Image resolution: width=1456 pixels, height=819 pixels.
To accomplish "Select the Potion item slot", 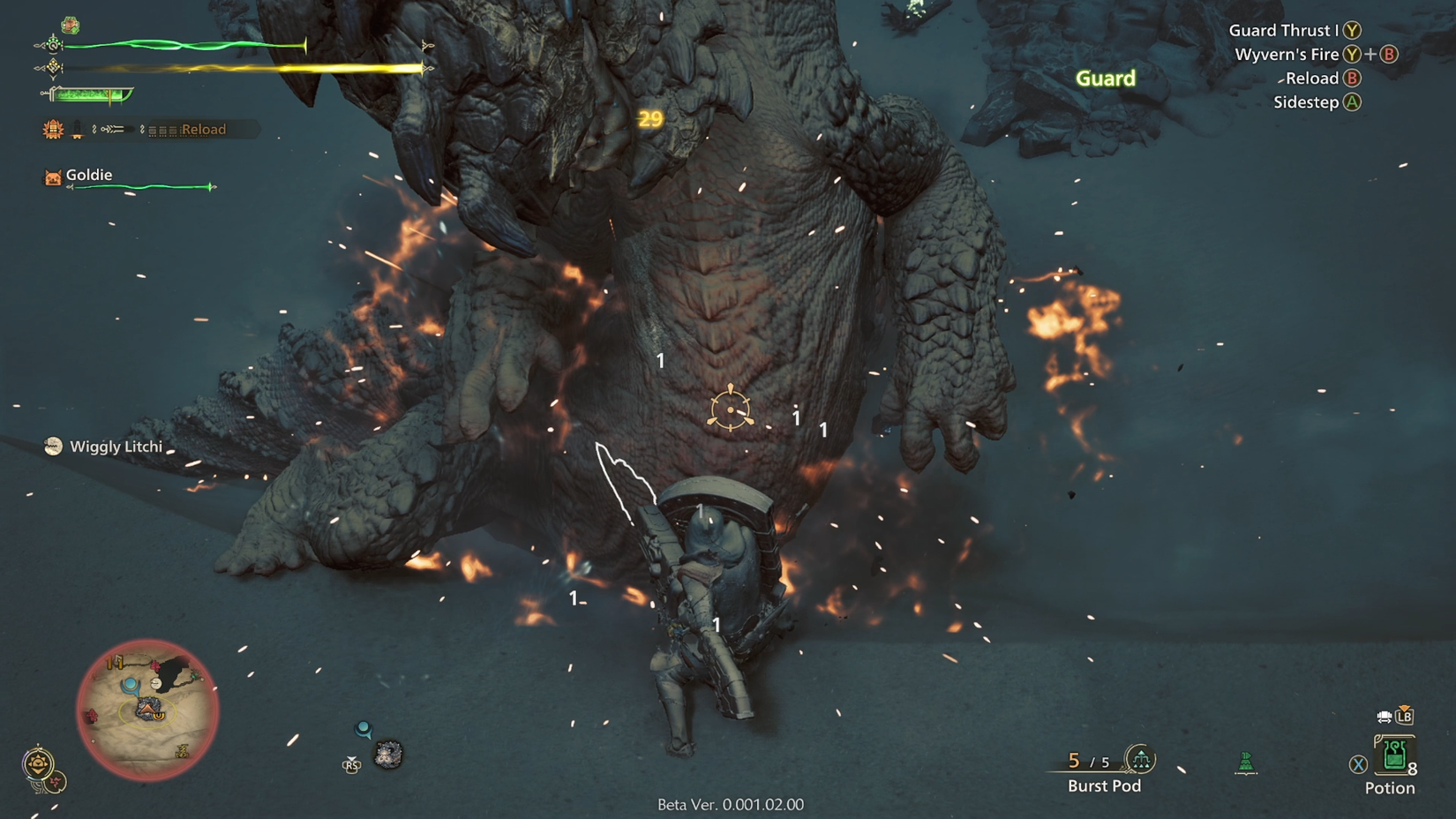I will pyautogui.click(x=1393, y=756).
